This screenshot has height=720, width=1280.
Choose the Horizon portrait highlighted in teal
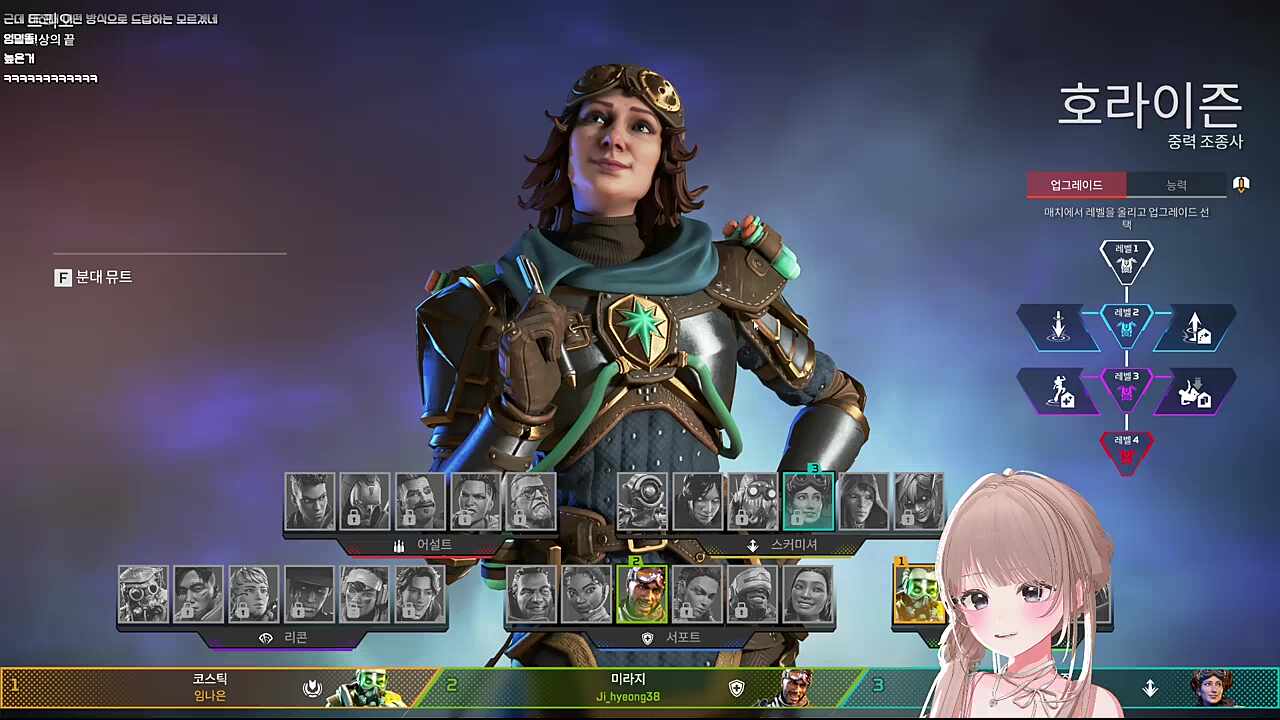808,501
